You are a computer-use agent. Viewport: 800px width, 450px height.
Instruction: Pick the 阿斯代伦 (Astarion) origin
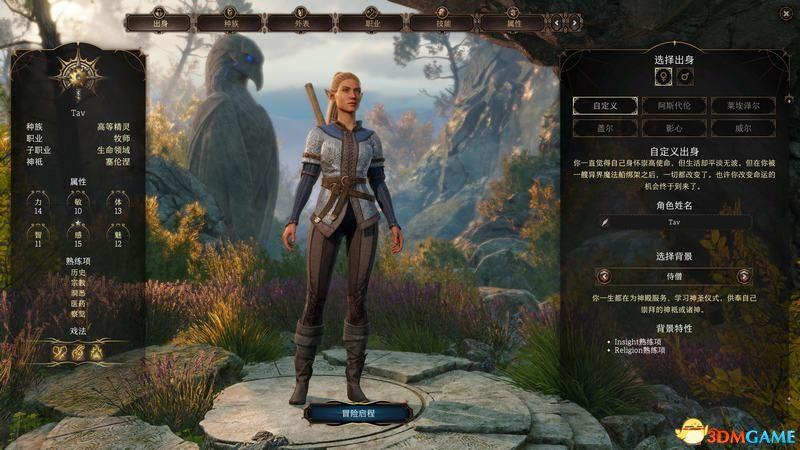[673, 105]
